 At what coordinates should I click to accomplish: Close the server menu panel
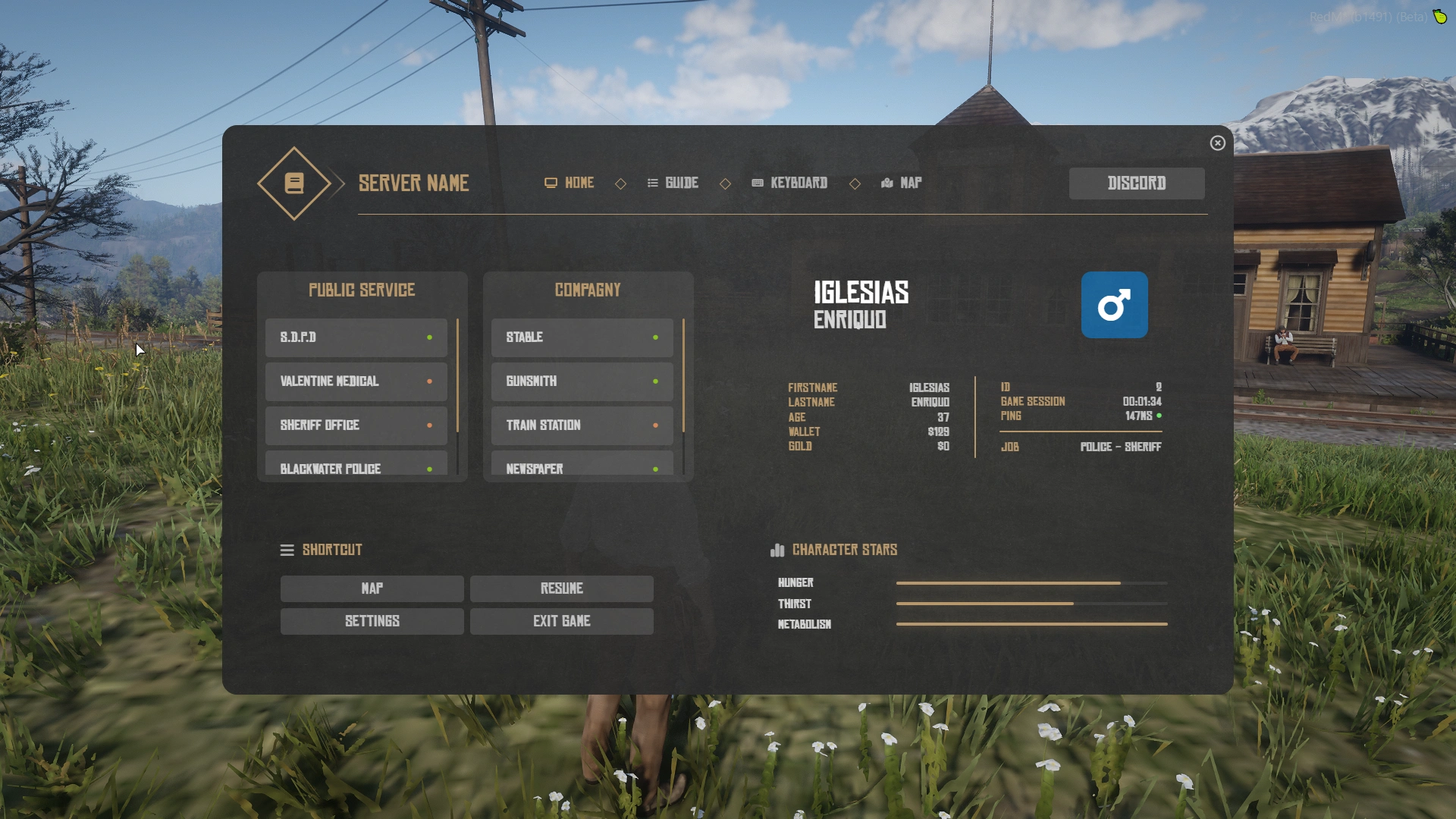coord(1217,143)
